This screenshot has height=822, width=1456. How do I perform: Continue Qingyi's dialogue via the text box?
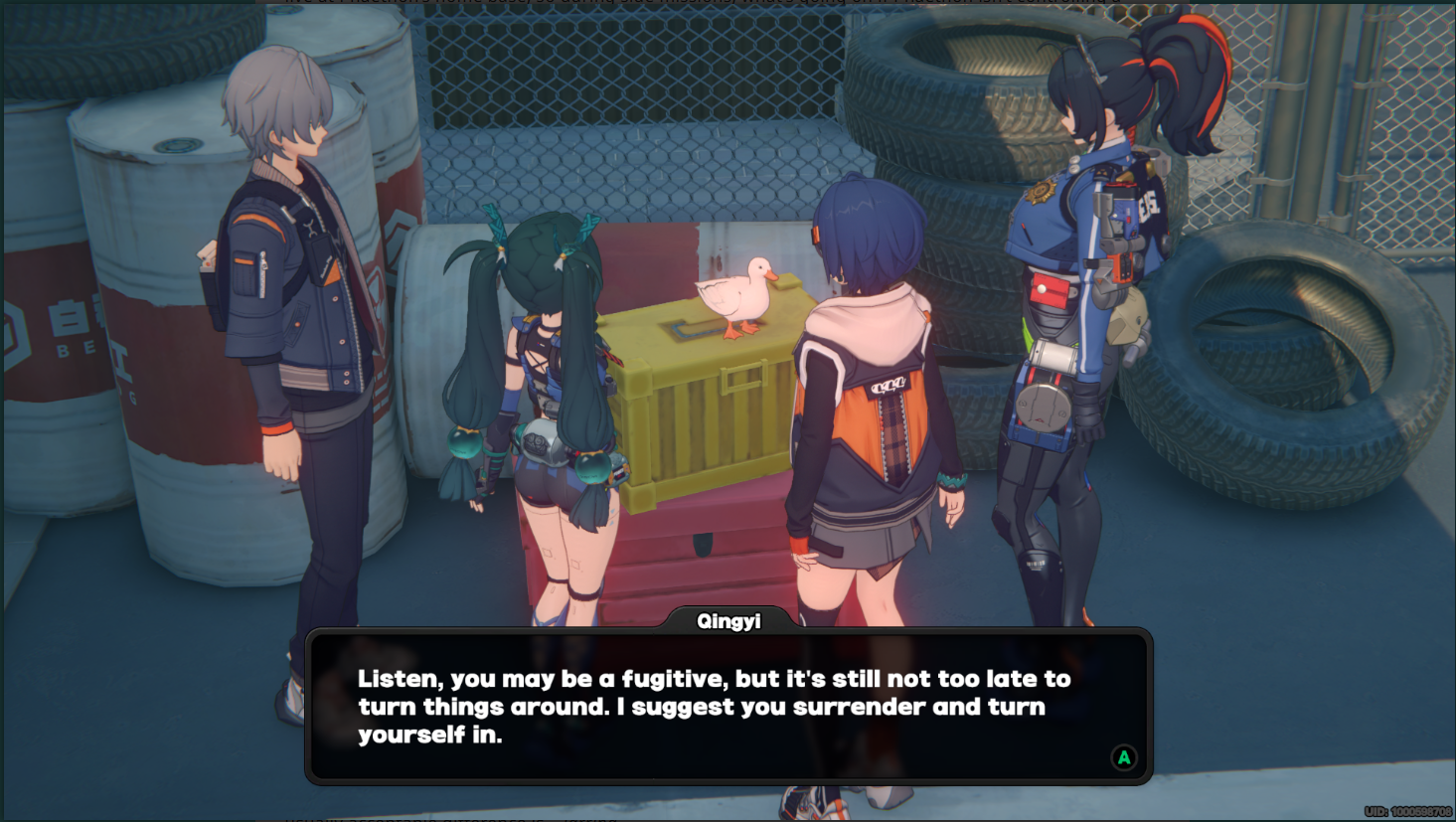[728, 707]
